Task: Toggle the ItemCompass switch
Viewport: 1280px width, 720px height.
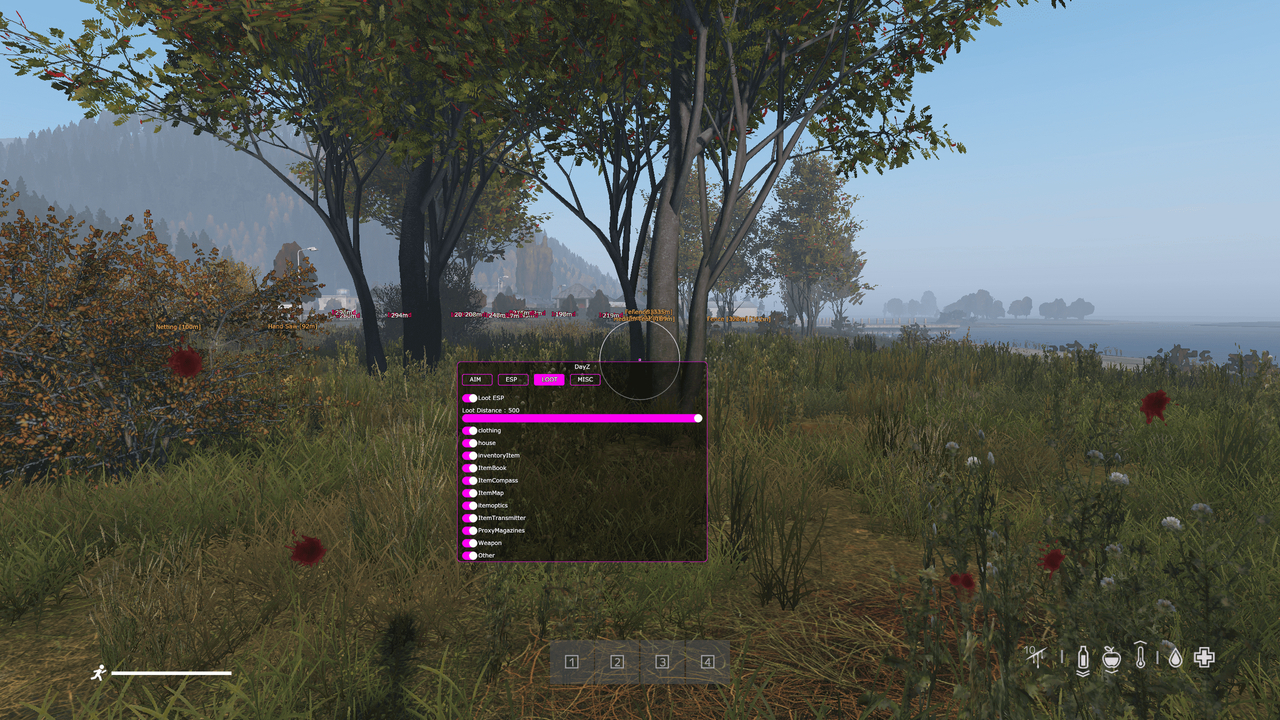Action: click(470, 480)
